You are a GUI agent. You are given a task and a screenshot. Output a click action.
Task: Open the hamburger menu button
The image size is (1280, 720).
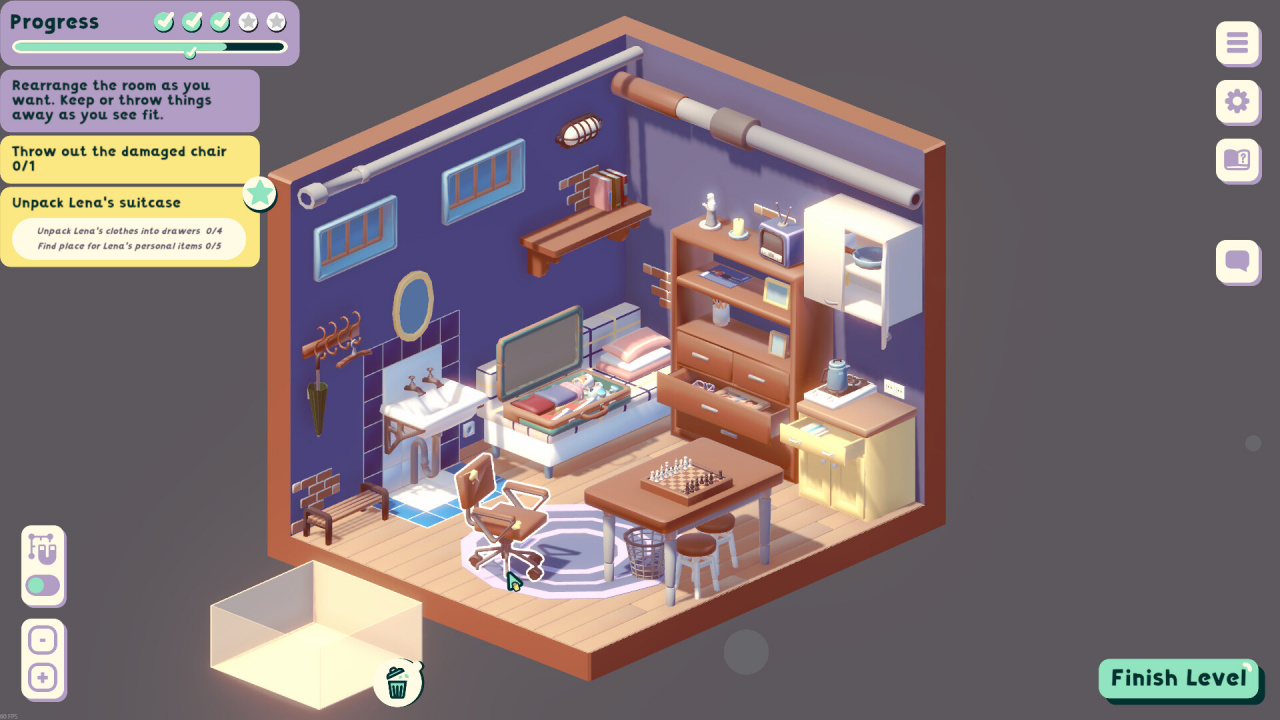tap(1237, 43)
